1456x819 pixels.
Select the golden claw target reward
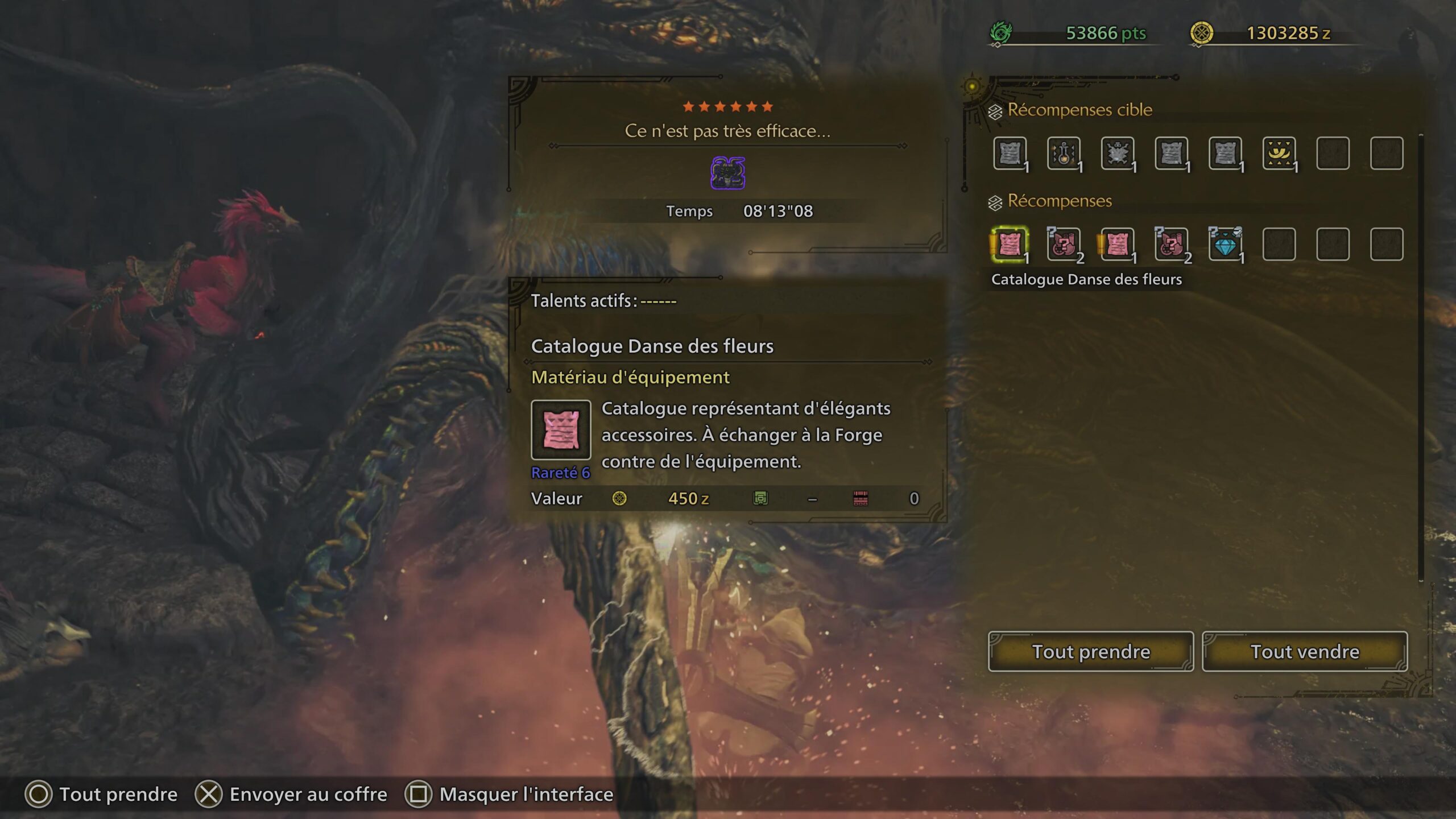coord(1279,154)
